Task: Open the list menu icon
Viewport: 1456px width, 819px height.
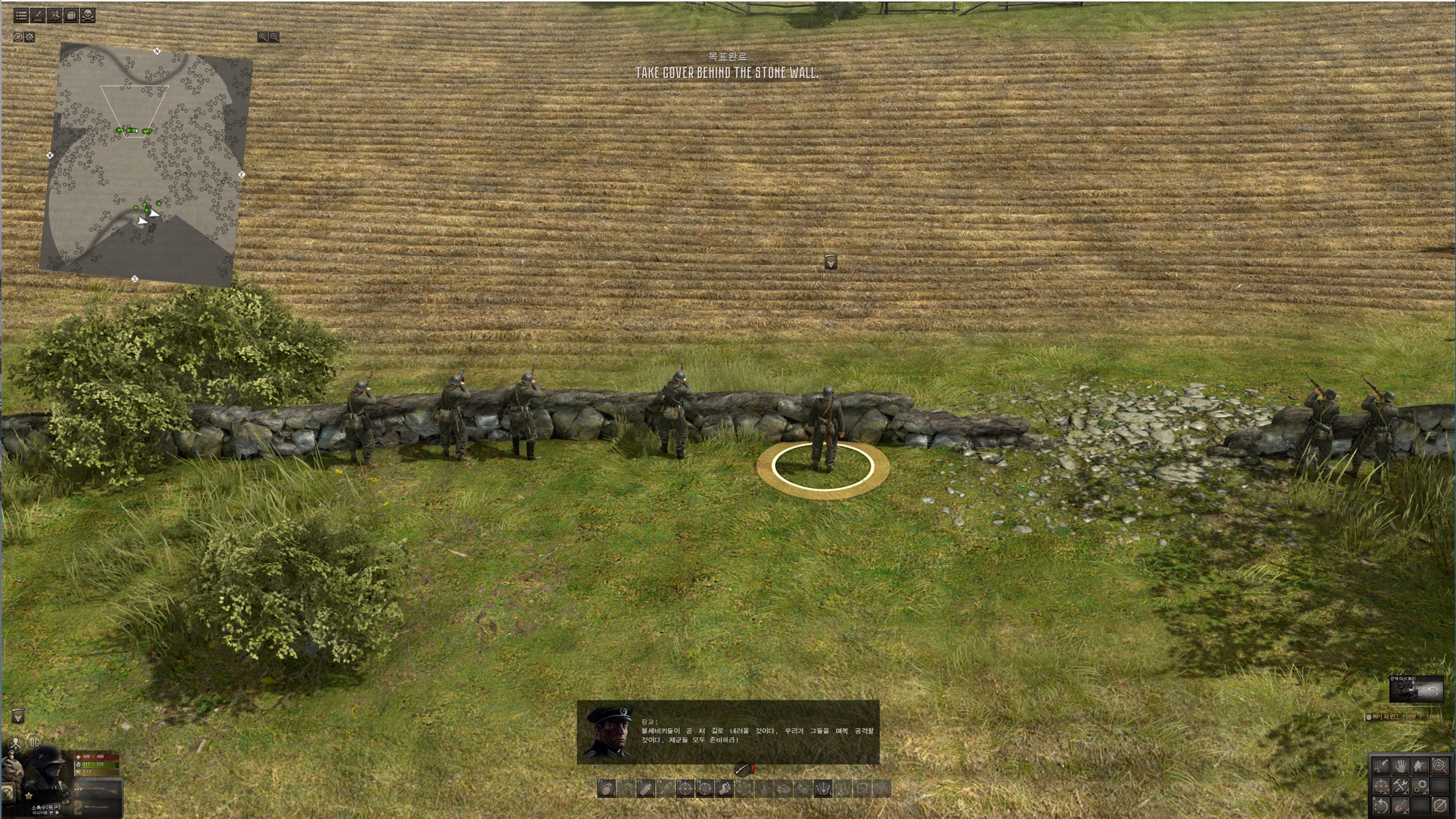Action: tap(21, 15)
